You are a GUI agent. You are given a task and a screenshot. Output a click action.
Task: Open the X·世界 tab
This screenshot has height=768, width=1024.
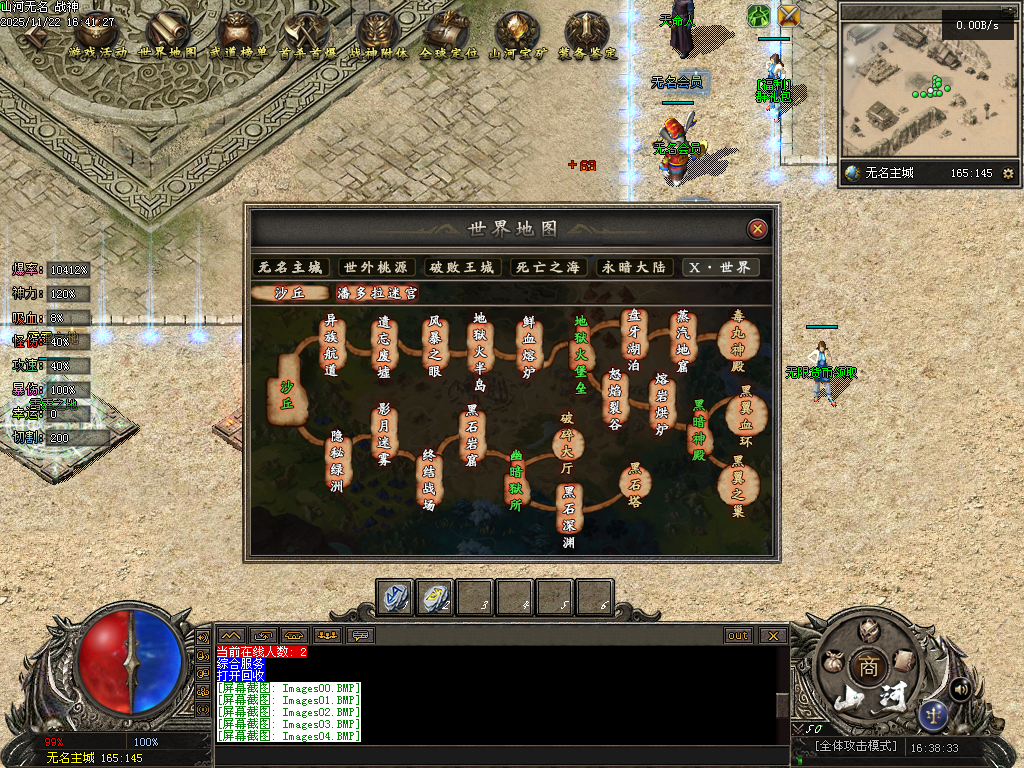click(x=720, y=267)
